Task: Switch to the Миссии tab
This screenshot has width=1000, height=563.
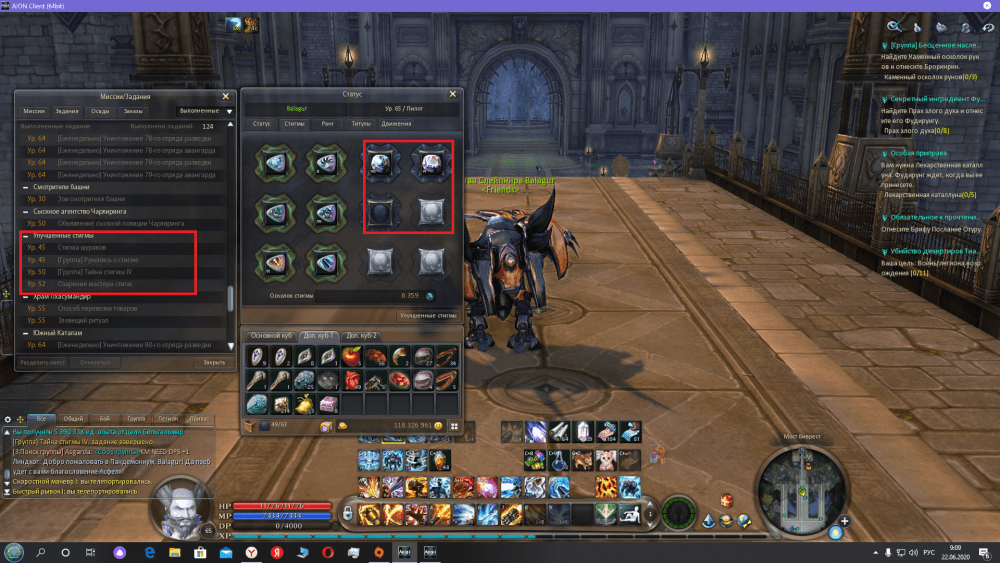Action: pos(34,111)
